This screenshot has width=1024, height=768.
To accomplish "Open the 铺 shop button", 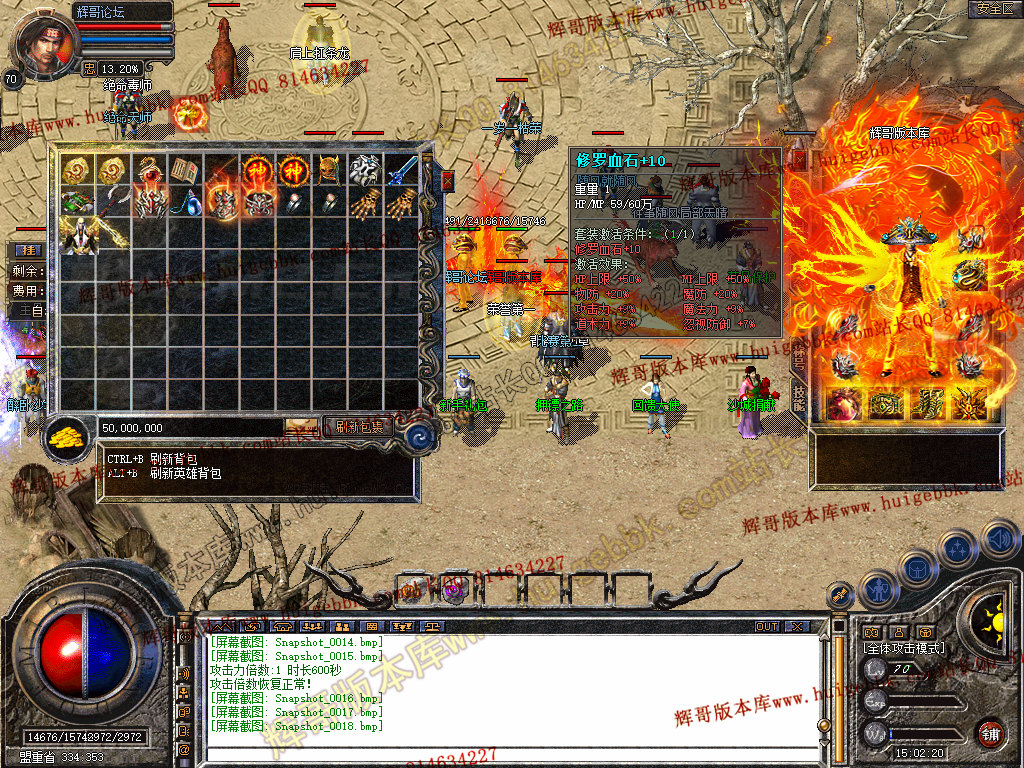I will (x=990, y=733).
